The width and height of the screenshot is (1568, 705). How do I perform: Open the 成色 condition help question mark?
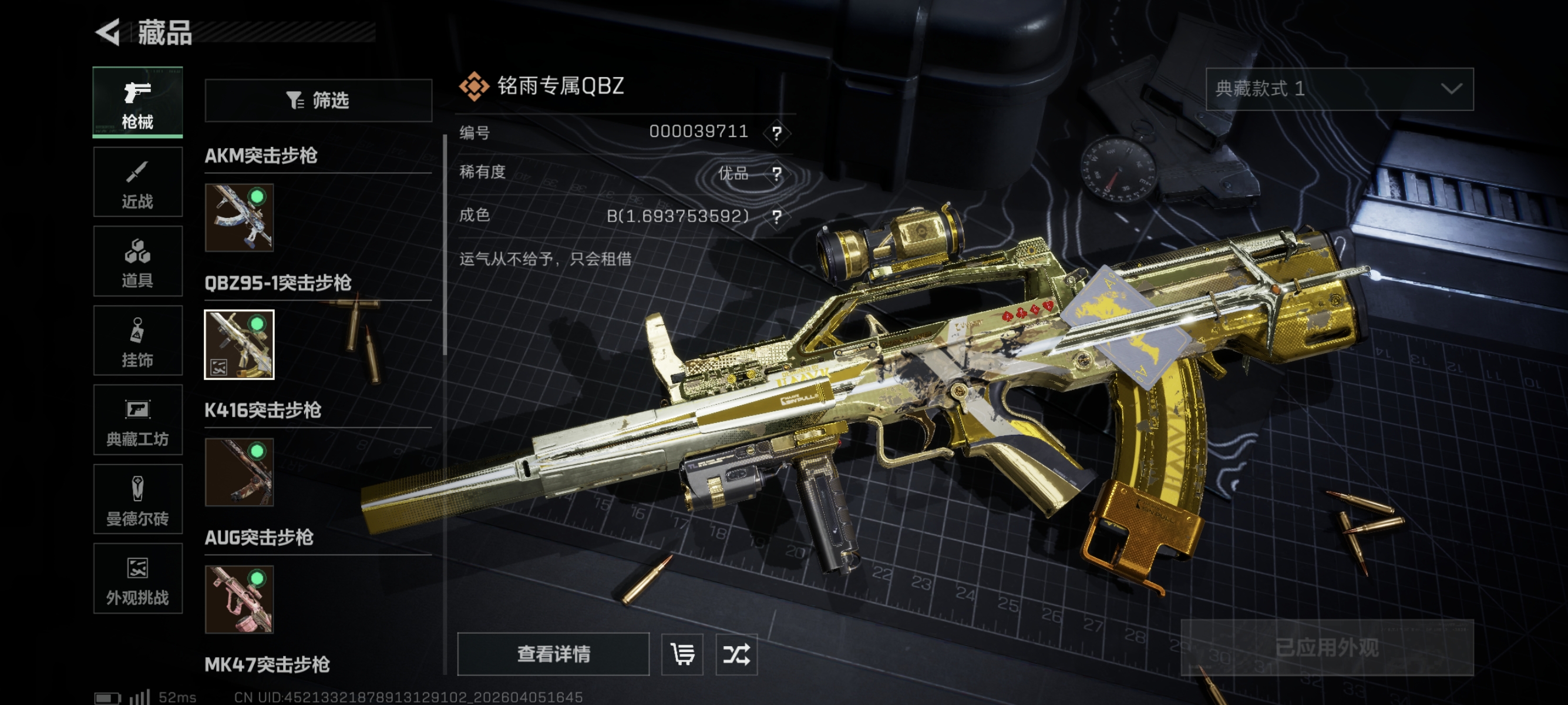point(777,217)
